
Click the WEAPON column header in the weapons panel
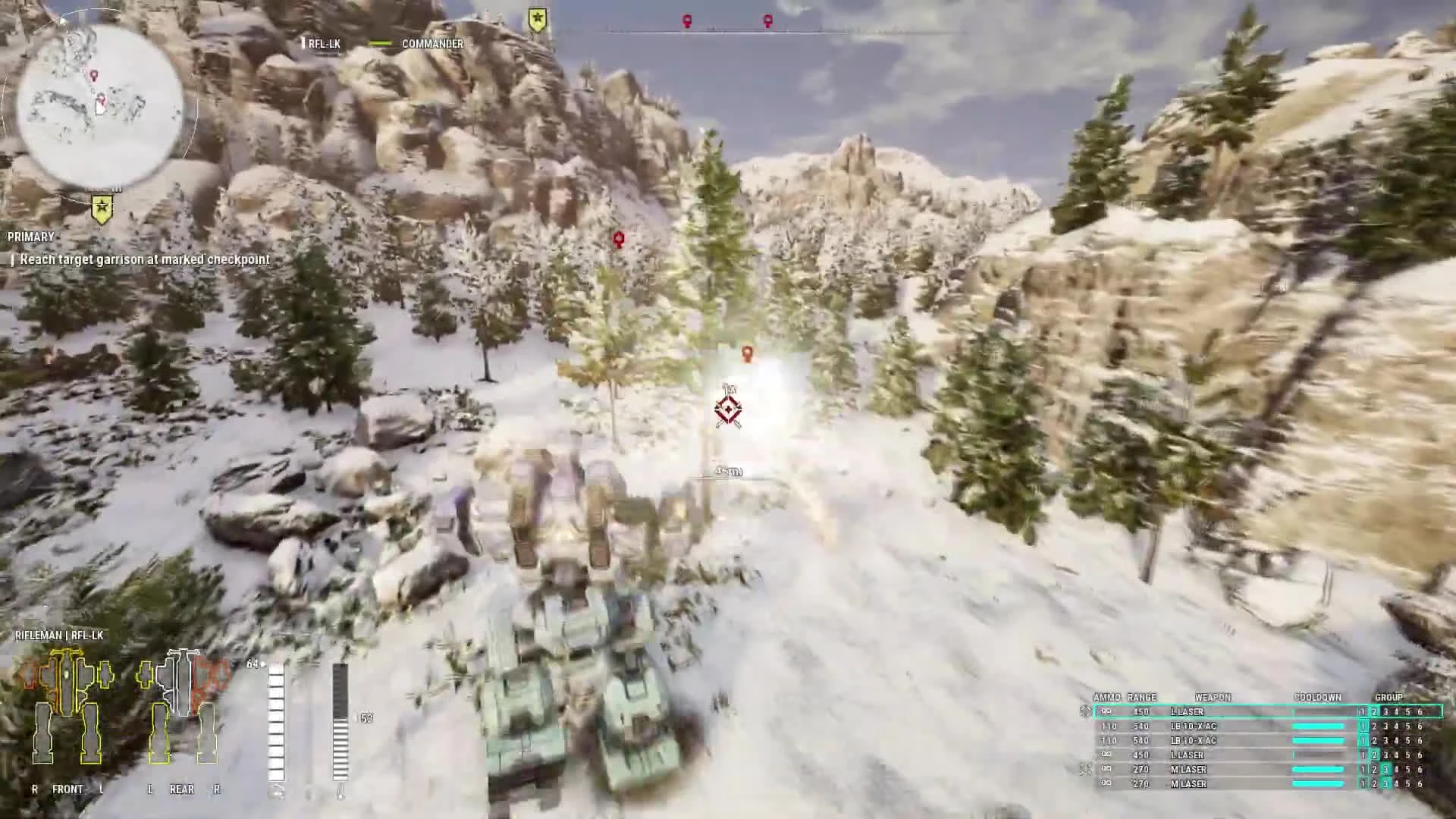pyautogui.click(x=1212, y=697)
